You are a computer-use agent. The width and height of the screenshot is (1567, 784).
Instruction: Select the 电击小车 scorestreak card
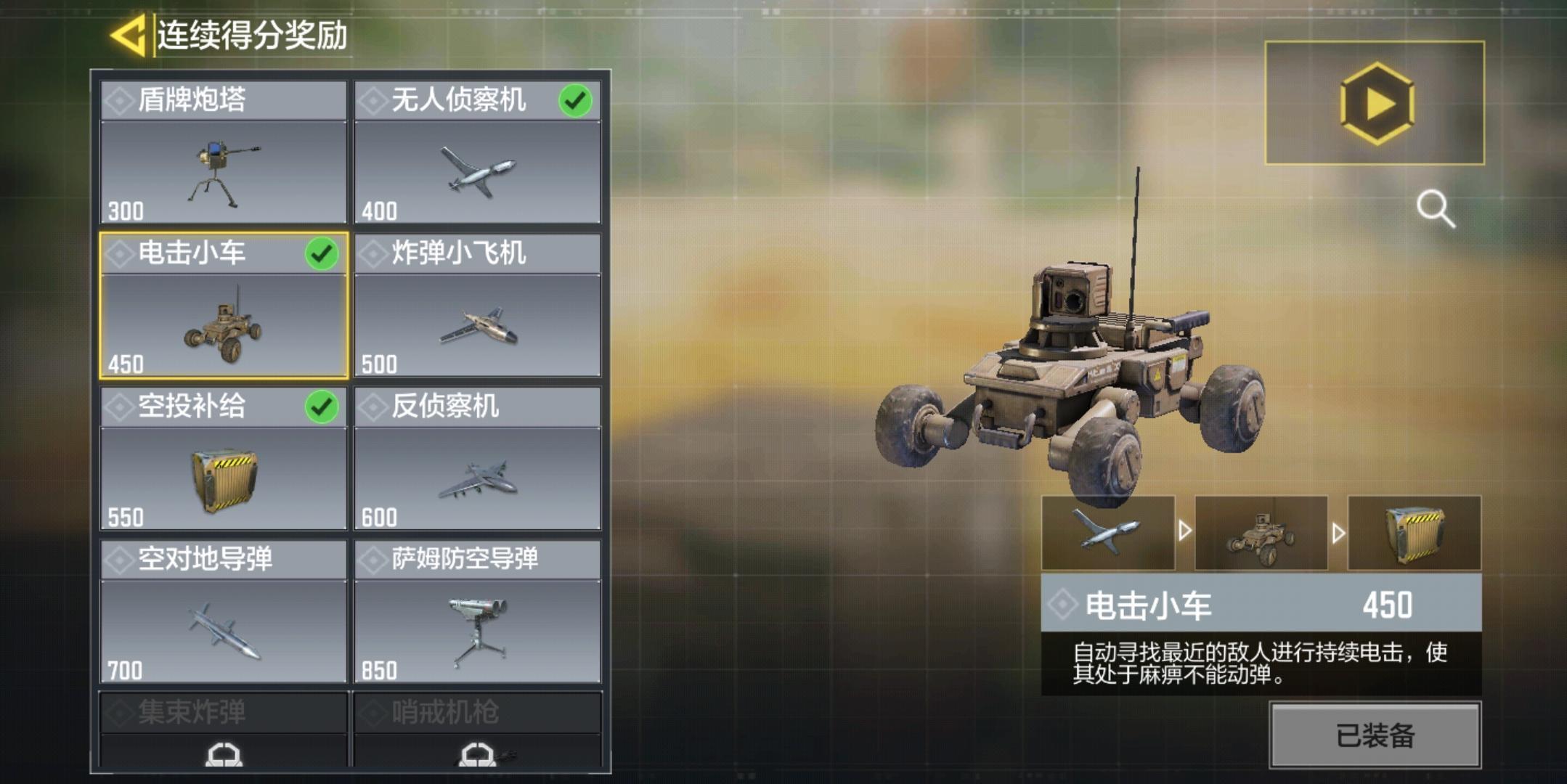click(224, 306)
